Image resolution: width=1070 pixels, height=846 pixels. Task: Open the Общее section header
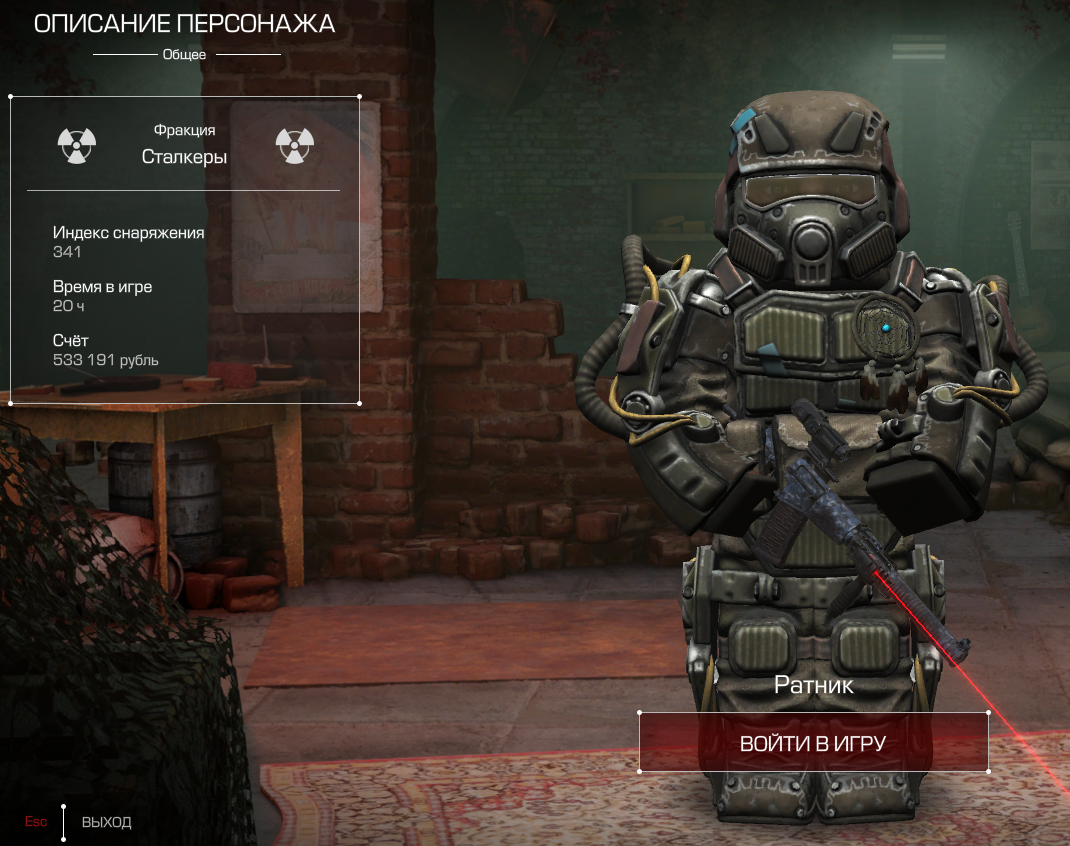tap(184, 54)
